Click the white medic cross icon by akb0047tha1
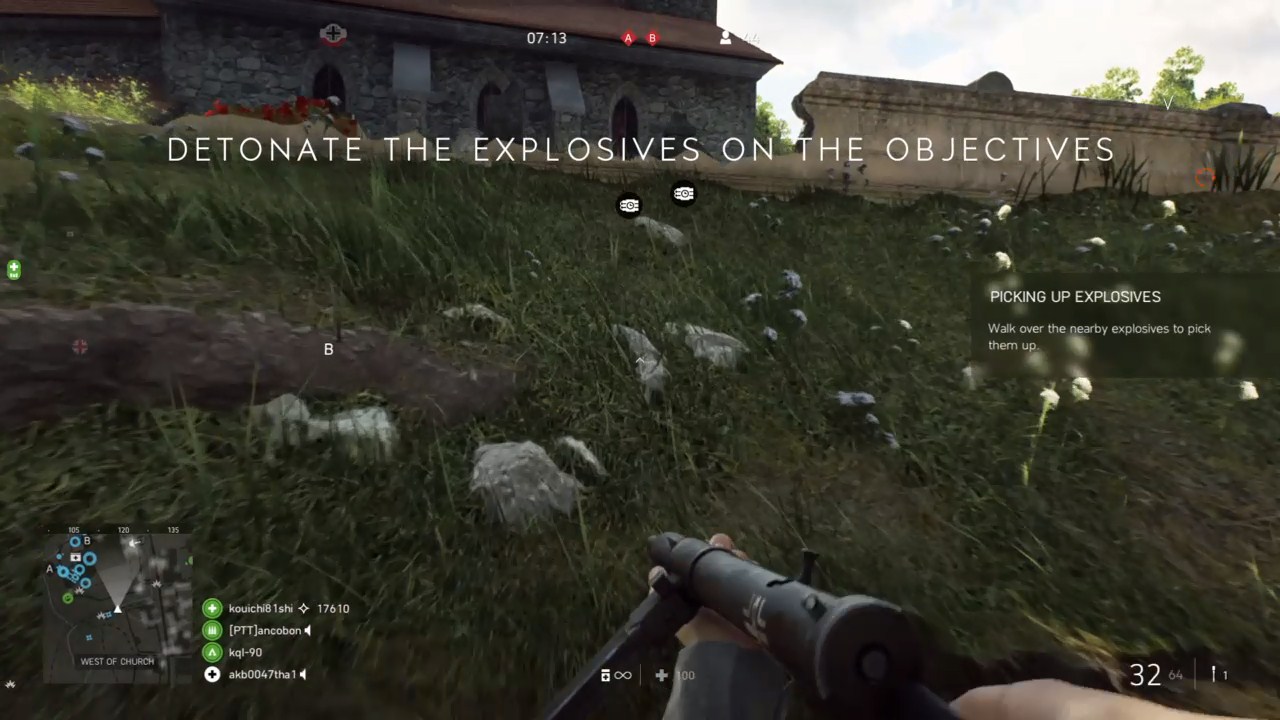The width and height of the screenshot is (1280, 720). (212, 674)
